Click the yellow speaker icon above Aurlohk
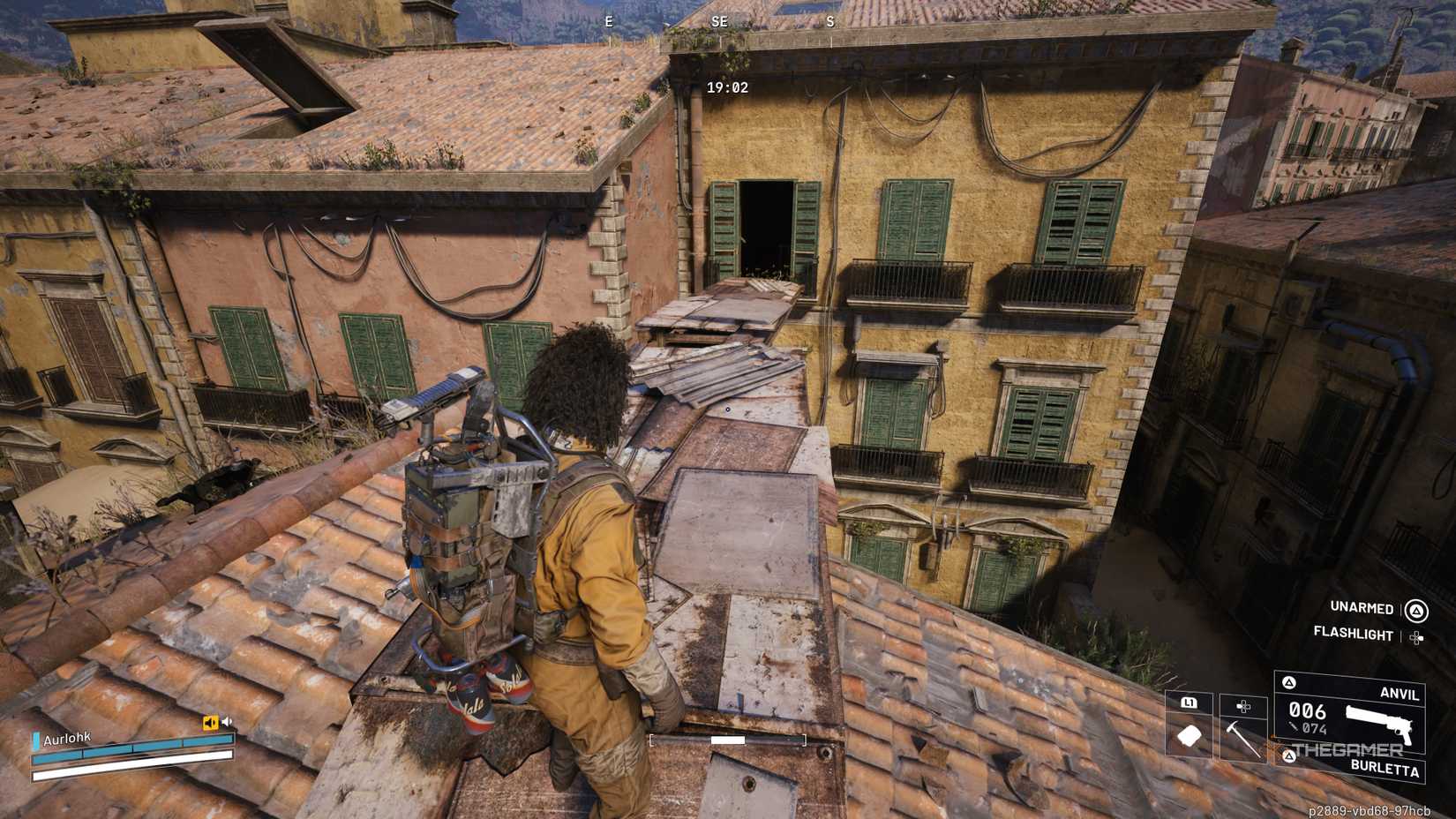The height and width of the screenshot is (819, 1456). (210, 722)
